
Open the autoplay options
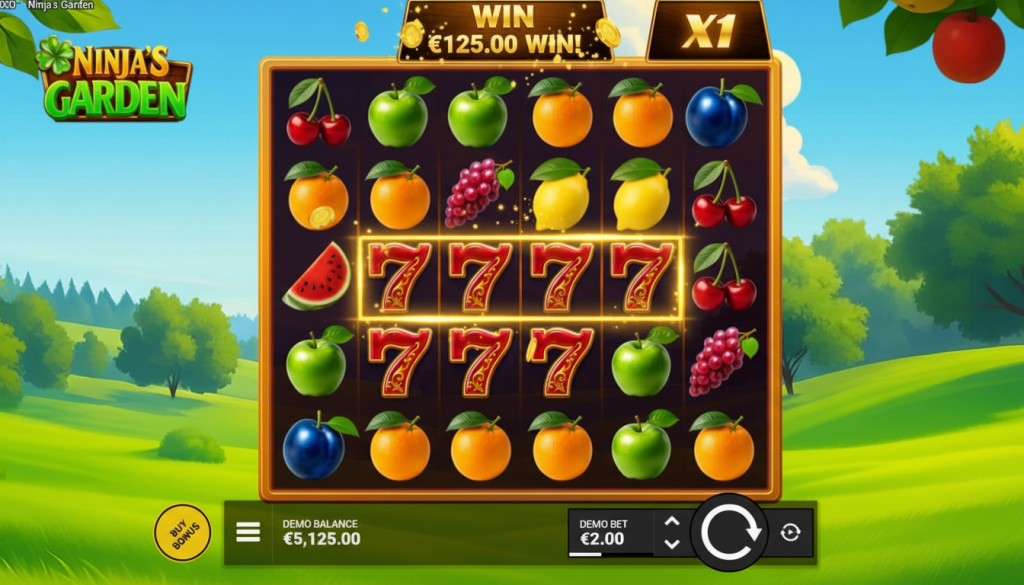pyautogui.click(x=790, y=533)
